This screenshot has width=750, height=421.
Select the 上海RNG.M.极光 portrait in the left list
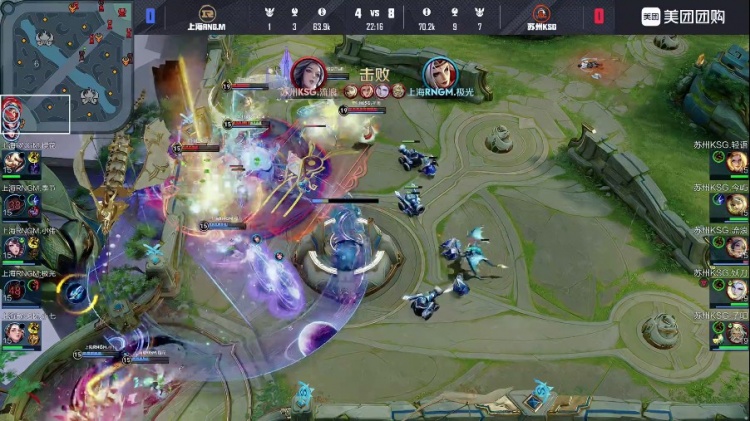click(14, 290)
